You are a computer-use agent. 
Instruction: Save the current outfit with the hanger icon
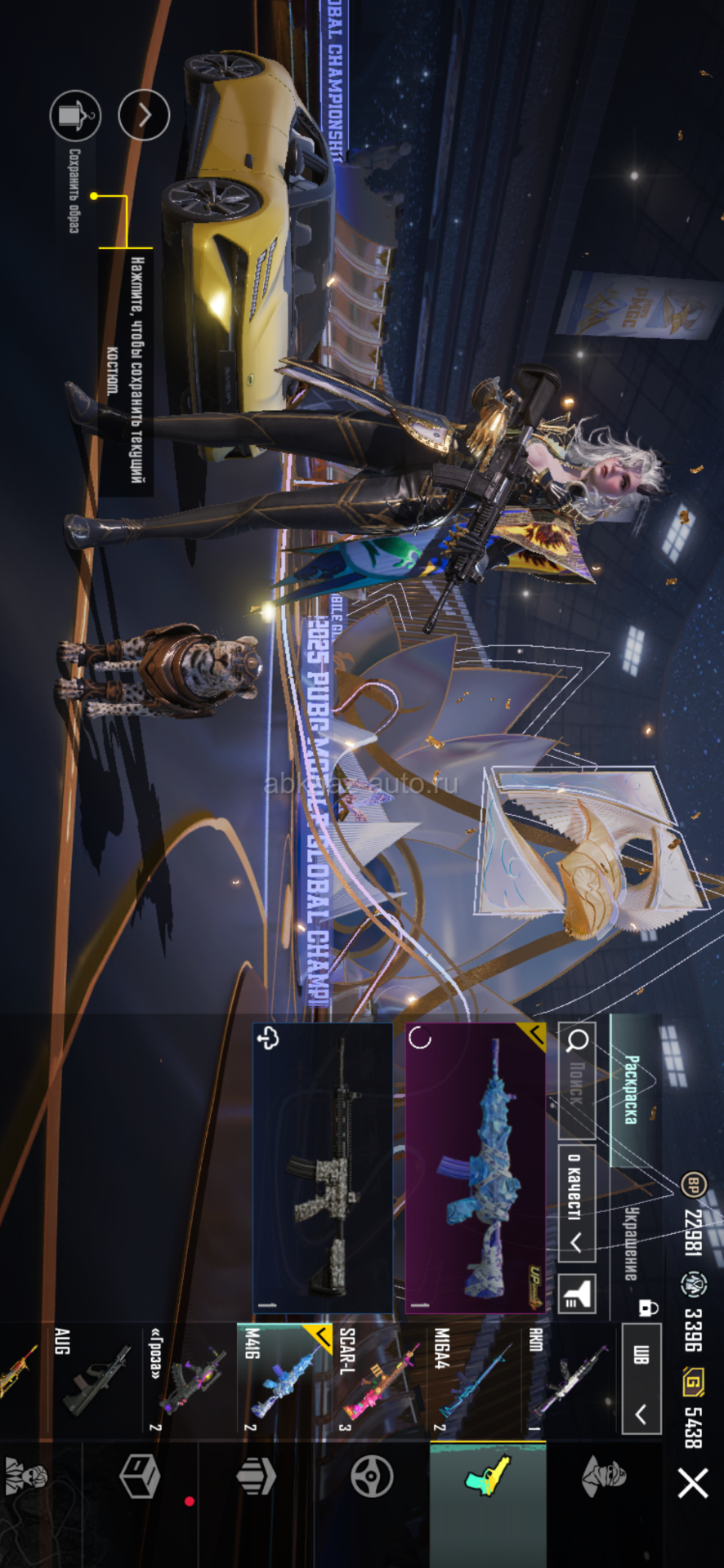[x=75, y=115]
